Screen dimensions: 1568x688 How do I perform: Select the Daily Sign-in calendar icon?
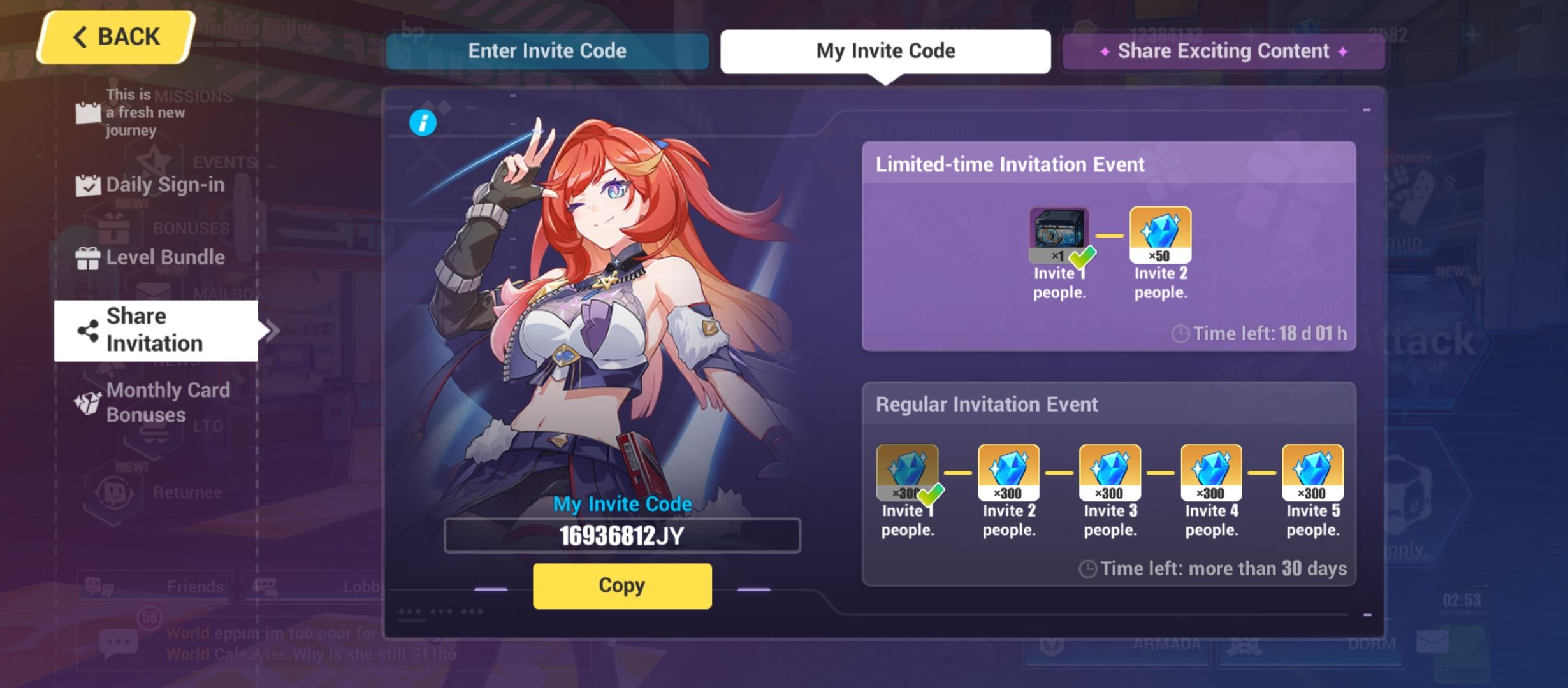[88, 184]
